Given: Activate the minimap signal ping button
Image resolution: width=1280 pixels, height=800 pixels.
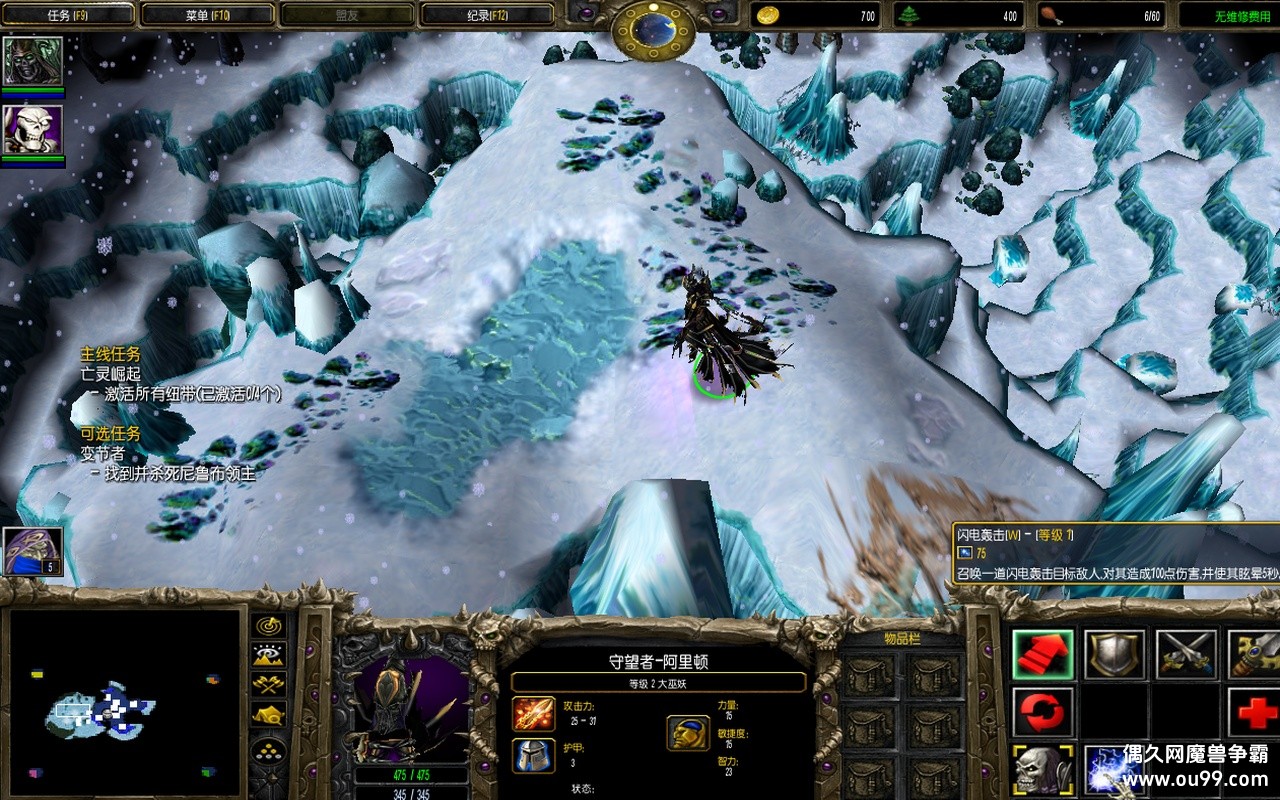Looking at the screenshot, I should point(269,626).
